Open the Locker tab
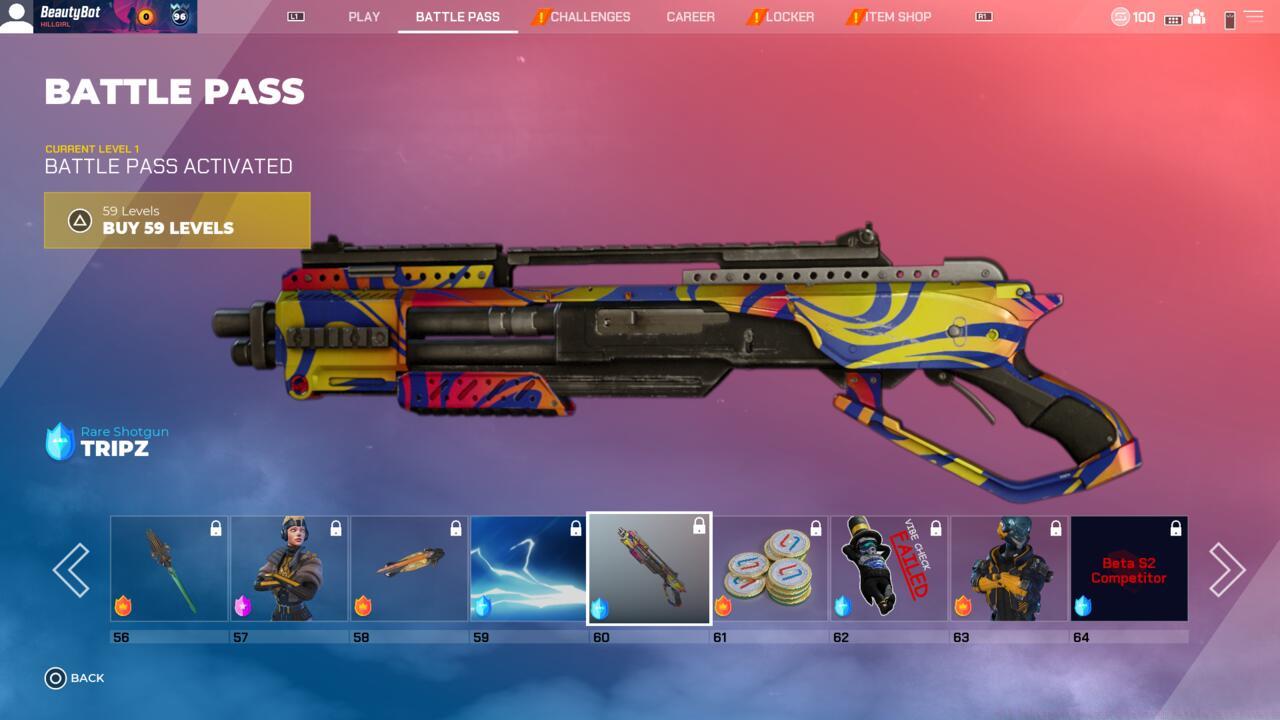1280x720 pixels. 789,17
